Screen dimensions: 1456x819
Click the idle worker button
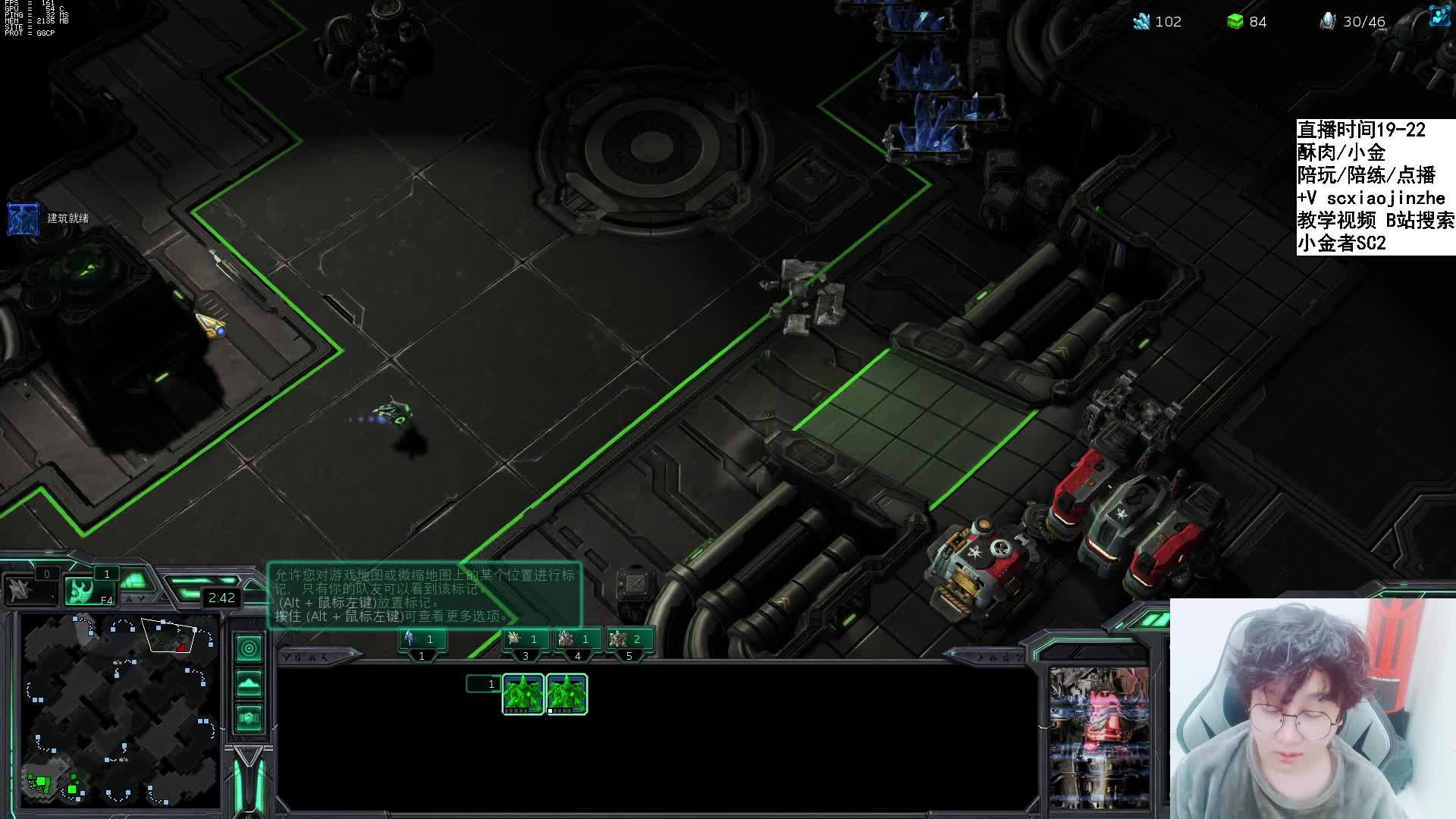point(30,590)
